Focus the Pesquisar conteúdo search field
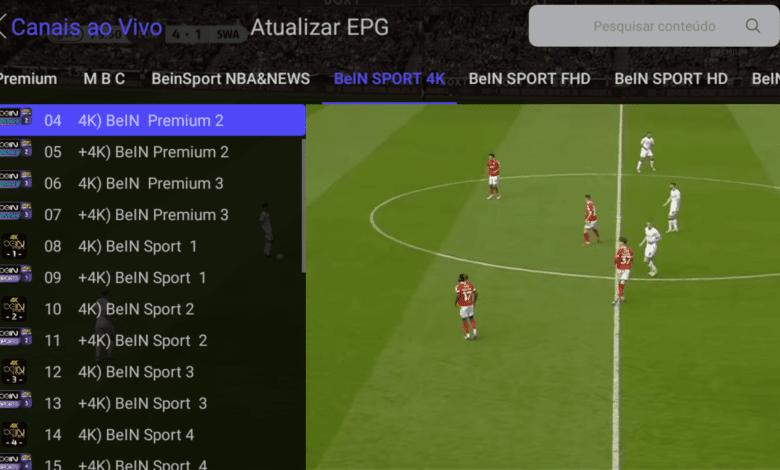The image size is (780, 470). (654, 27)
